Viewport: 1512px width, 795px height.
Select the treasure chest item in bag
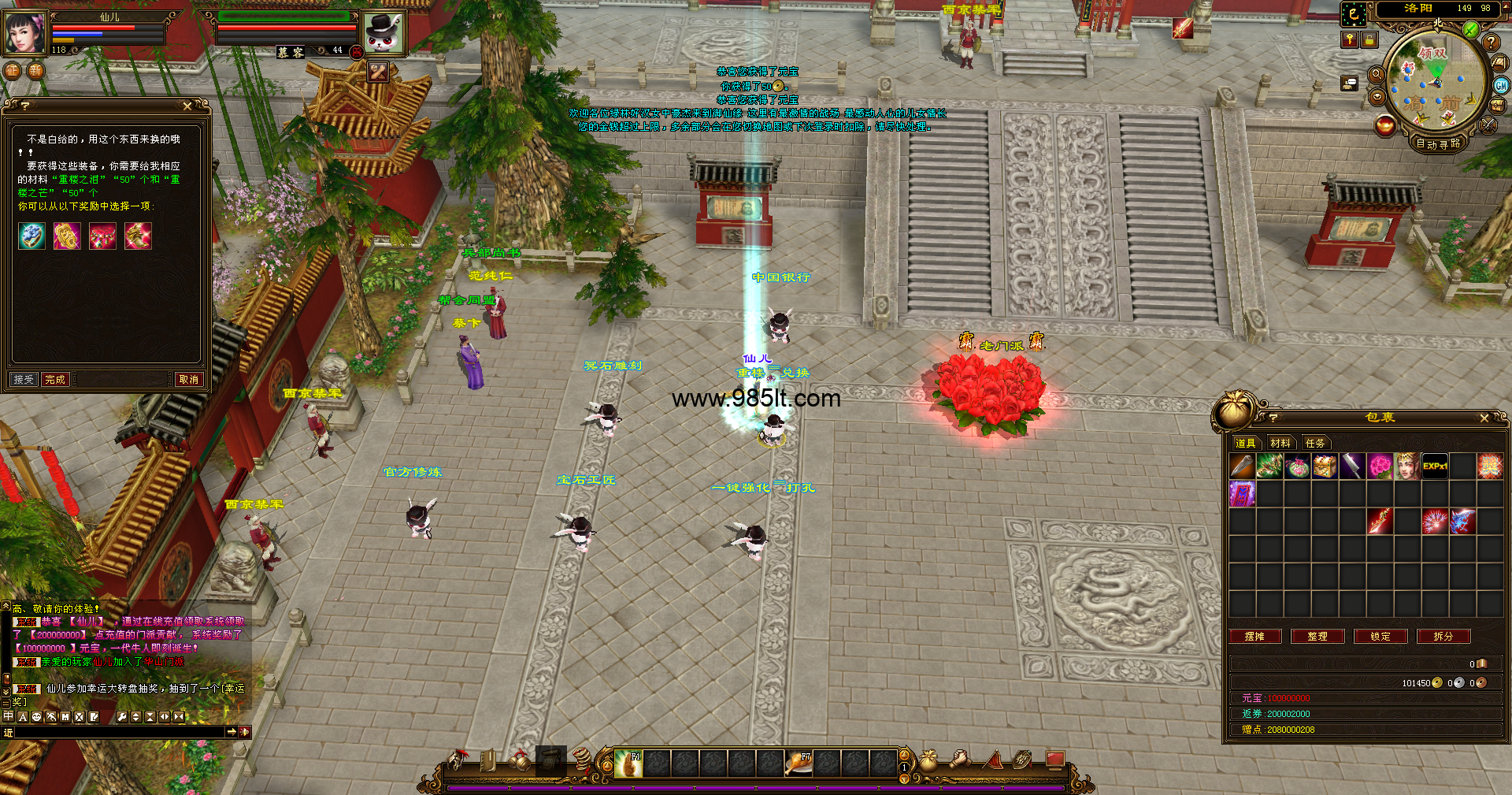1325,466
